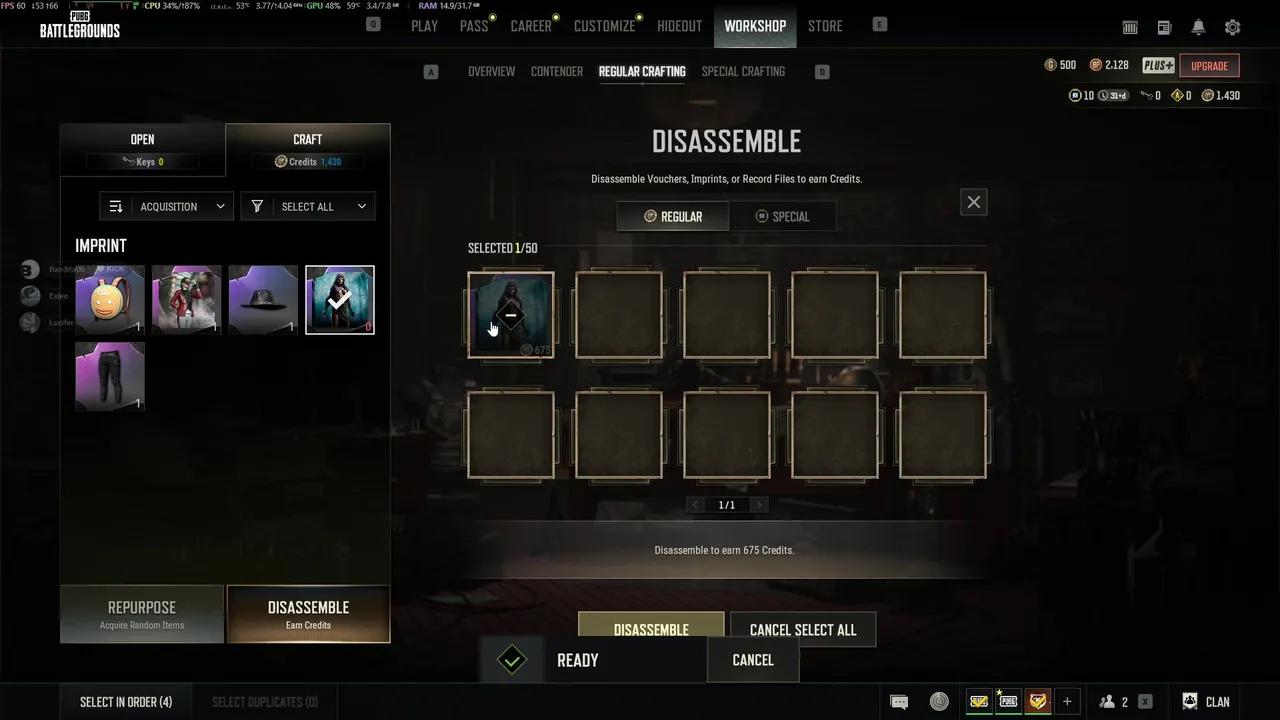Select the REGULAR disassemble mode toggle
This screenshot has height=720, width=1280.
click(x=672, y=216)
